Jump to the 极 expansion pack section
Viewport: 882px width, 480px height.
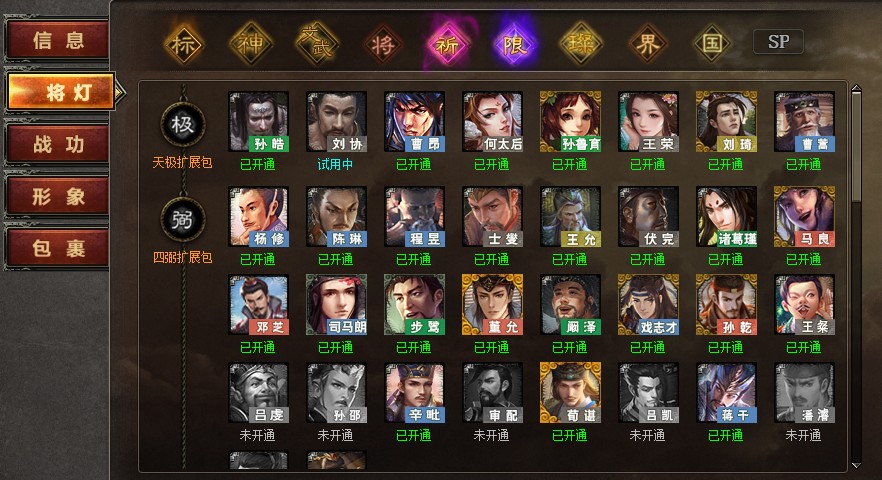pos(183,123)
